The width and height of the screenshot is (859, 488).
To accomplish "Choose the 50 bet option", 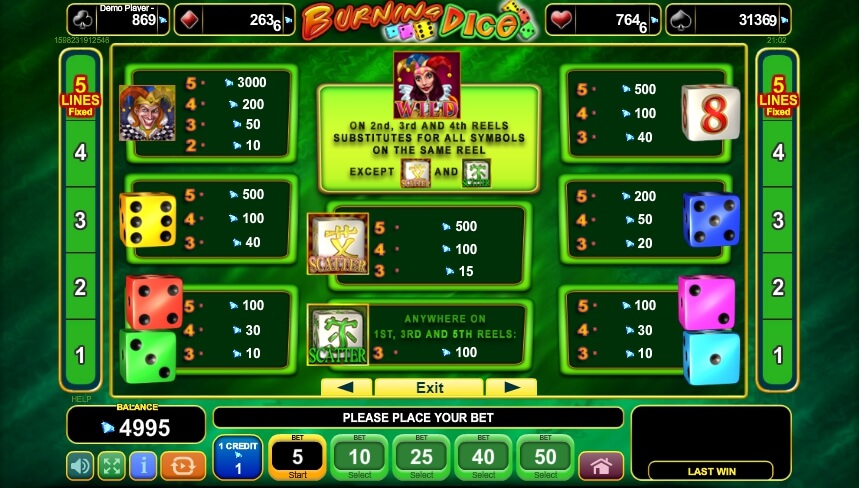I will tap(545, 458).
